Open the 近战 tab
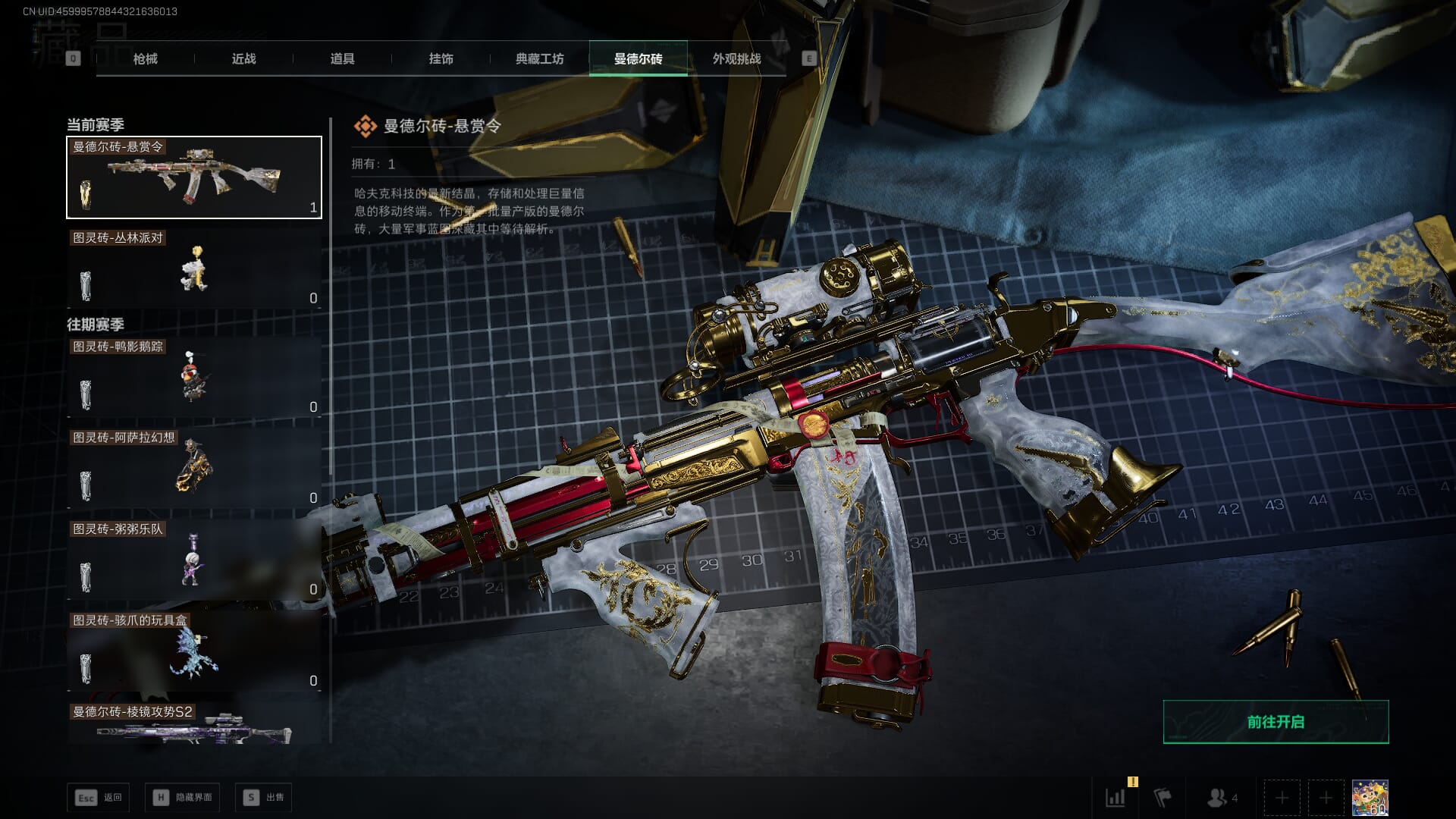 coord(243,59)
